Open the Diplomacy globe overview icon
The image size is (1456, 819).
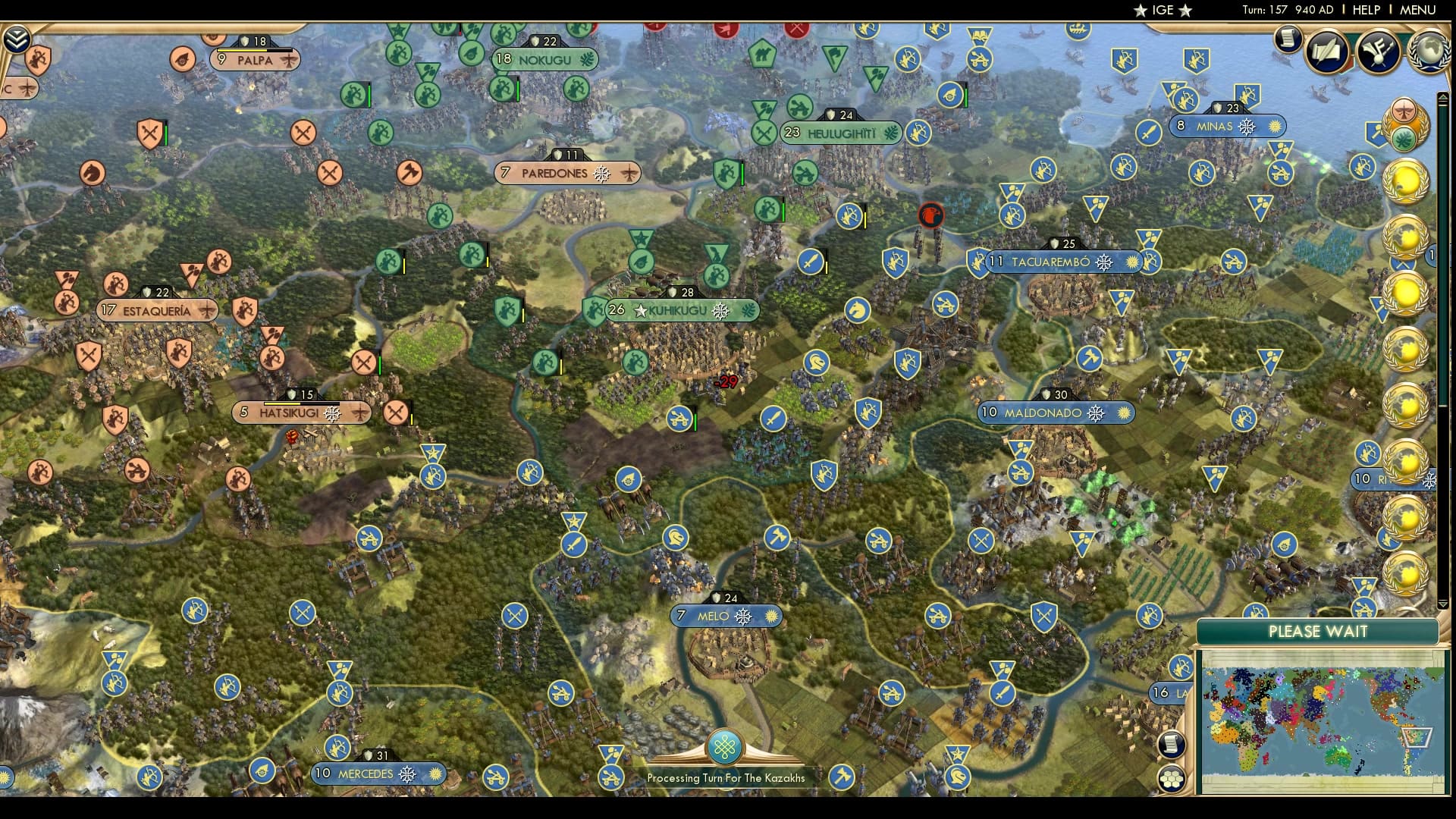point(1429,49)
